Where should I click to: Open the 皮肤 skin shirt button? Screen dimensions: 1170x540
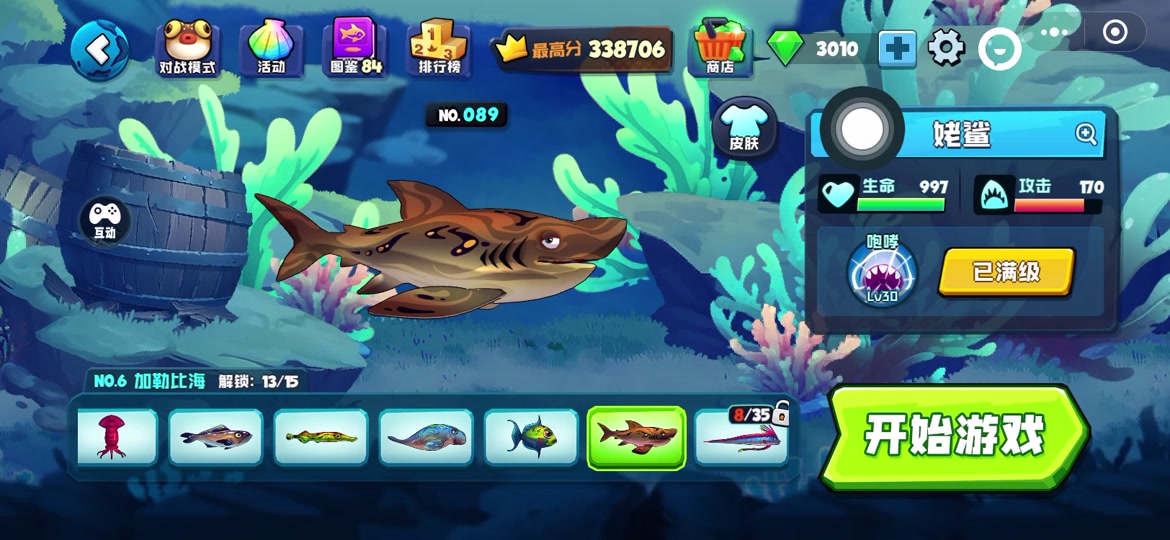pyautogui.click(x=744, y=127)
